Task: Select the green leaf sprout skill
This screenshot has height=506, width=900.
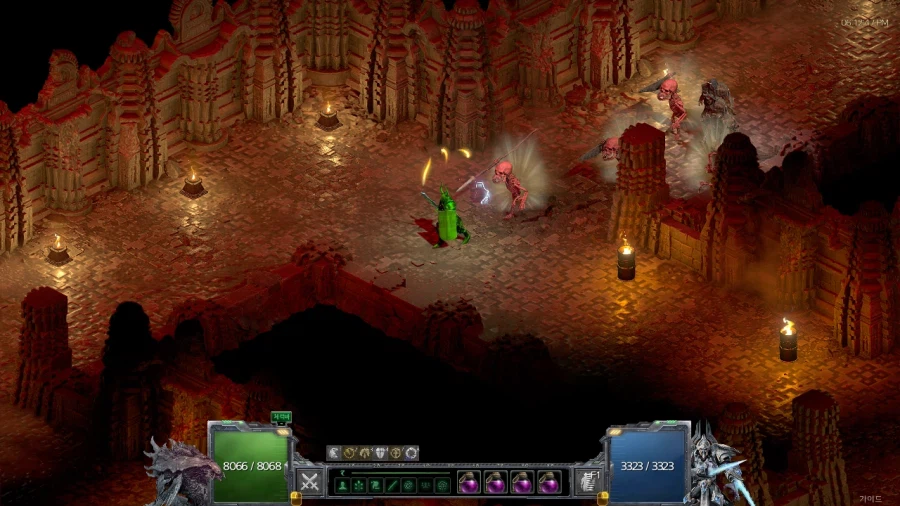Action: (359, 485)
